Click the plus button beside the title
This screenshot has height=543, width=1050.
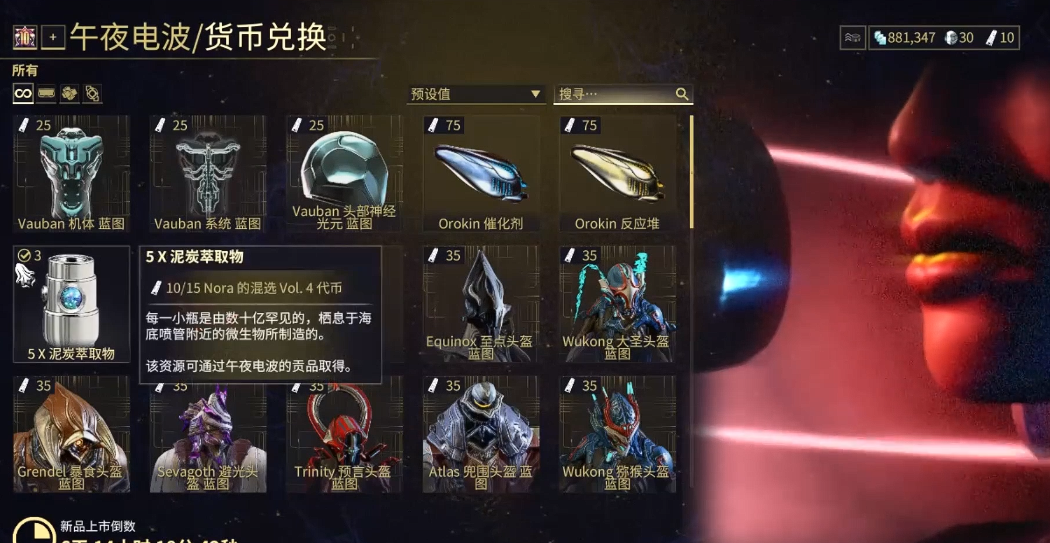pyautogui.click(x=53, y=39)
